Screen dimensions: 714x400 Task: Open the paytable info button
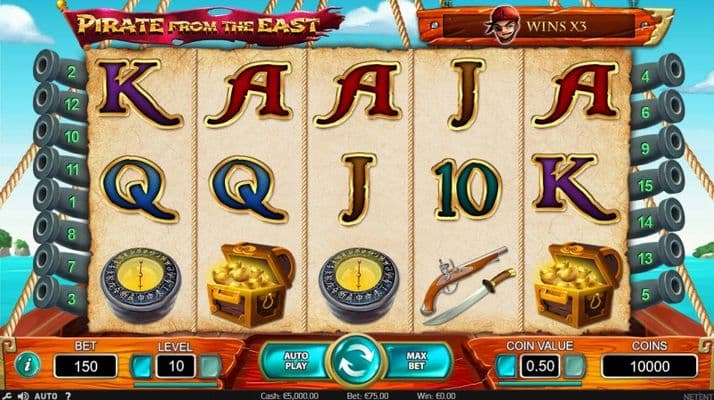[x=28, y=365]
